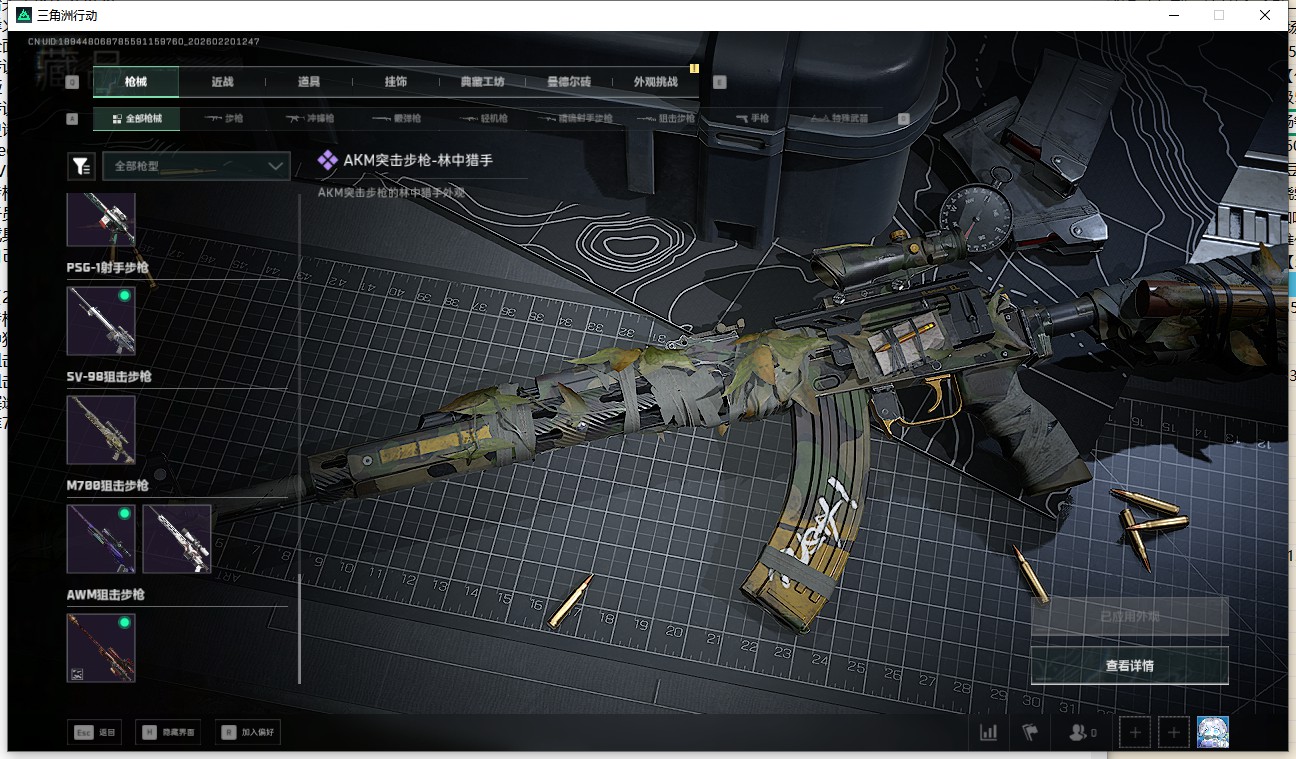Select the white M700 skin thumbnail
Viewport: 1296px width, 759px height.
(177, 539)
